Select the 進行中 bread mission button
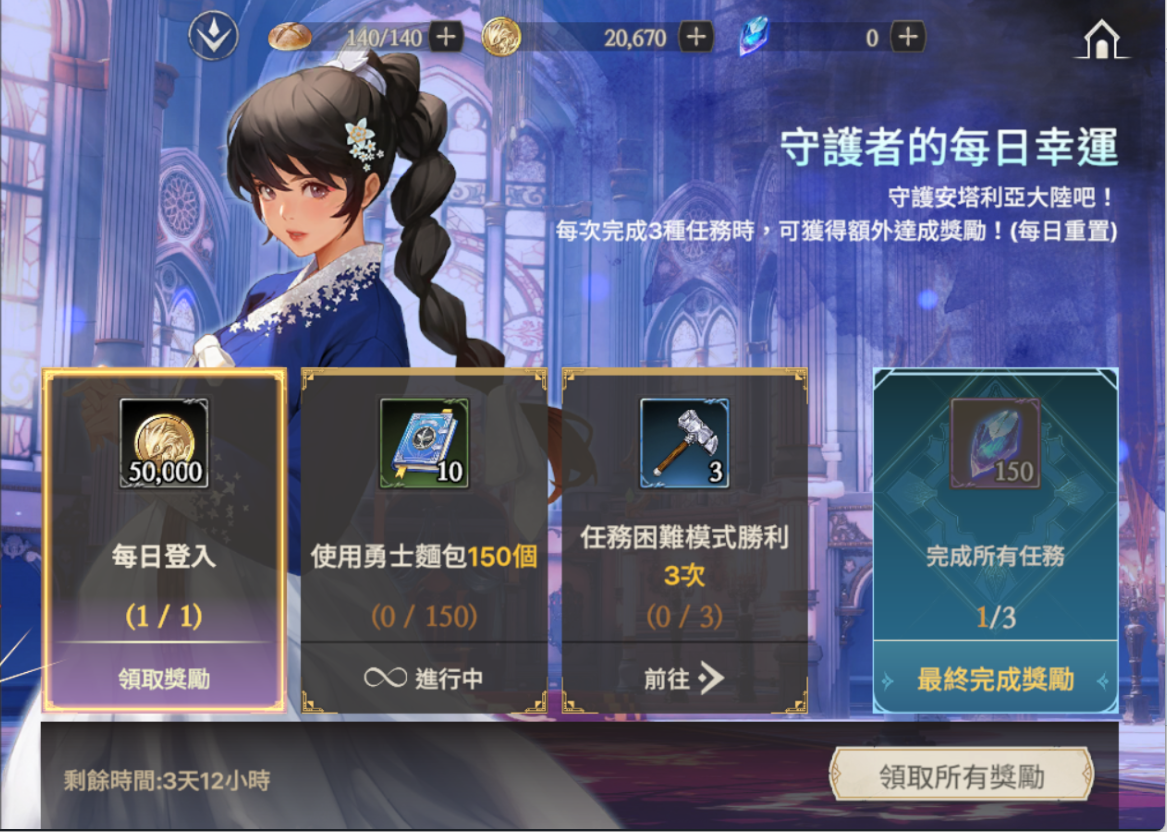This screenshot has height=832, width=1167. tap(424, 679)
